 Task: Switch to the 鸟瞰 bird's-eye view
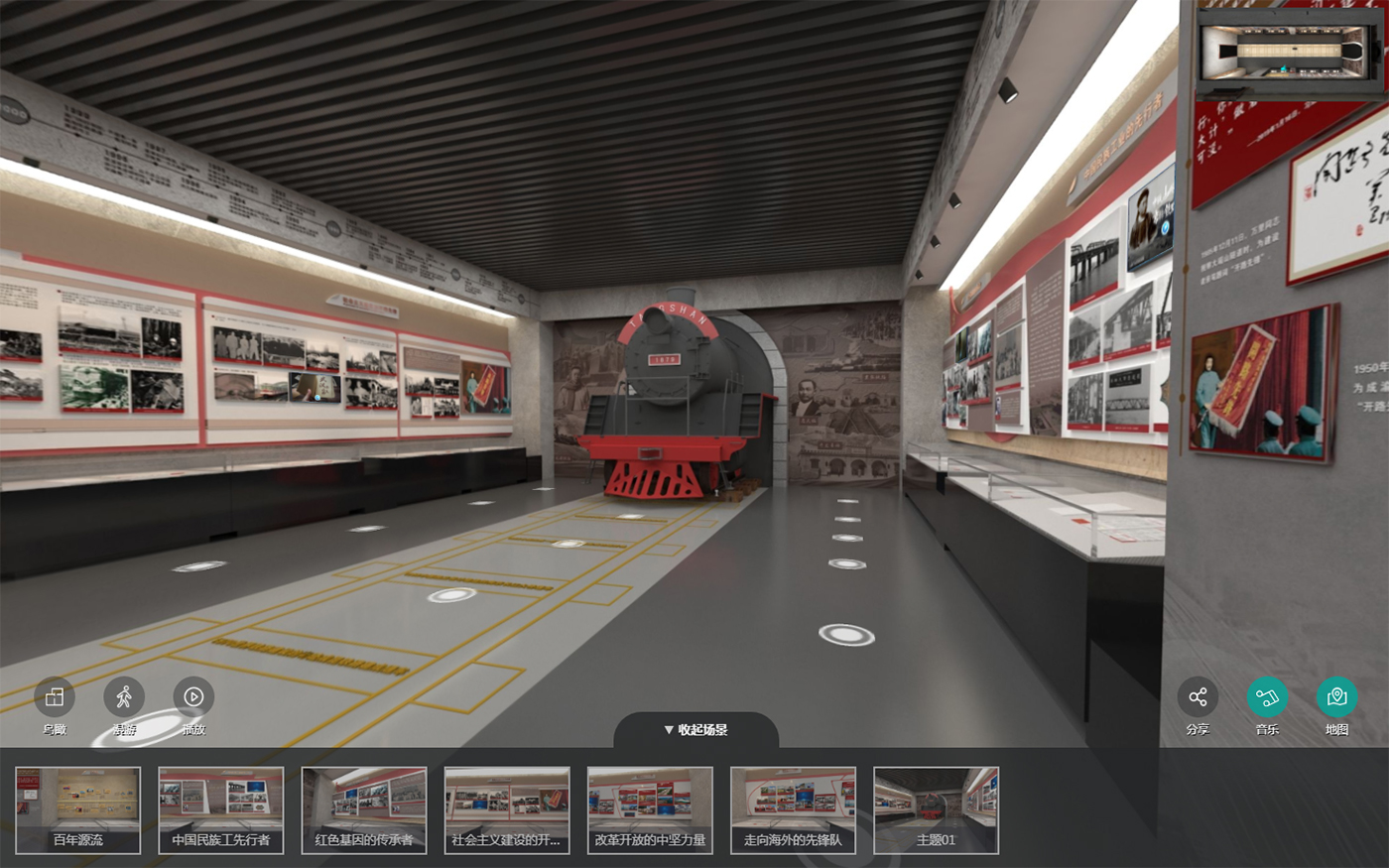[55, 697]
